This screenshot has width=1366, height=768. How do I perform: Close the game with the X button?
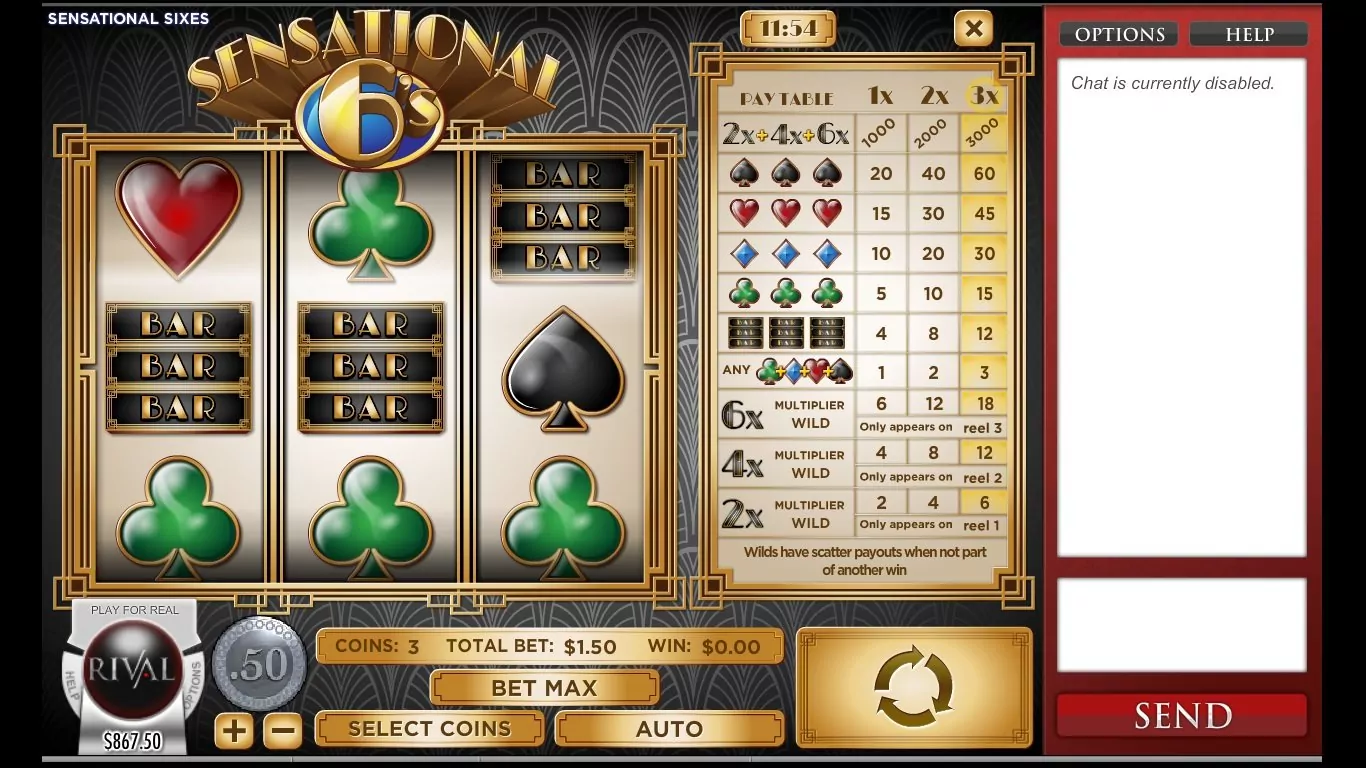973,29
